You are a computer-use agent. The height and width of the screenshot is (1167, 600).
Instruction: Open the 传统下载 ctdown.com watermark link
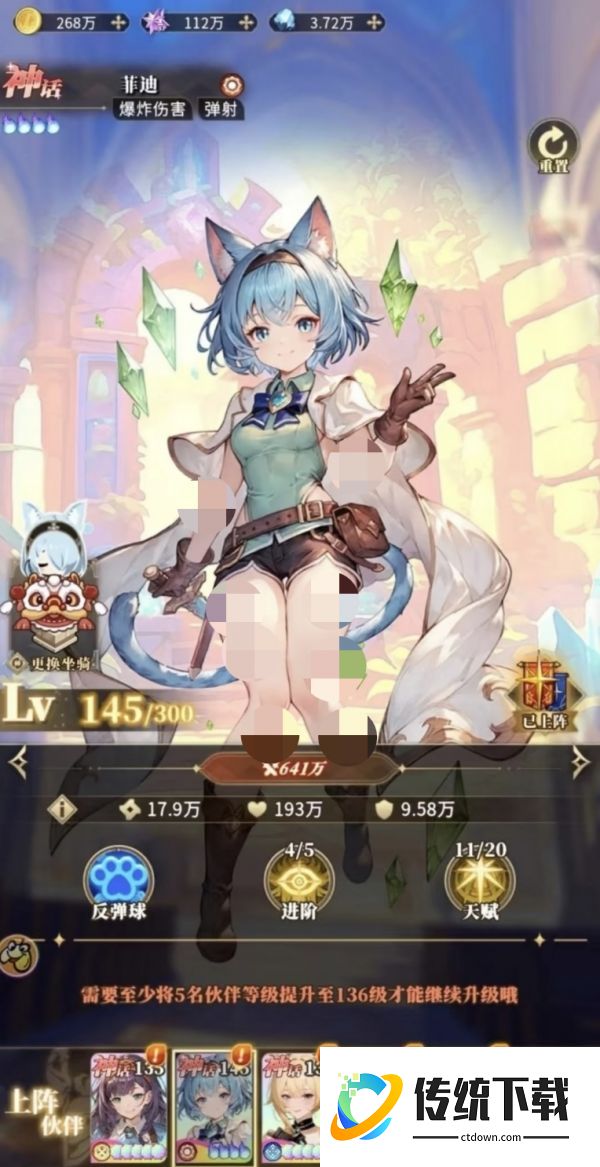pos(461,1106)
